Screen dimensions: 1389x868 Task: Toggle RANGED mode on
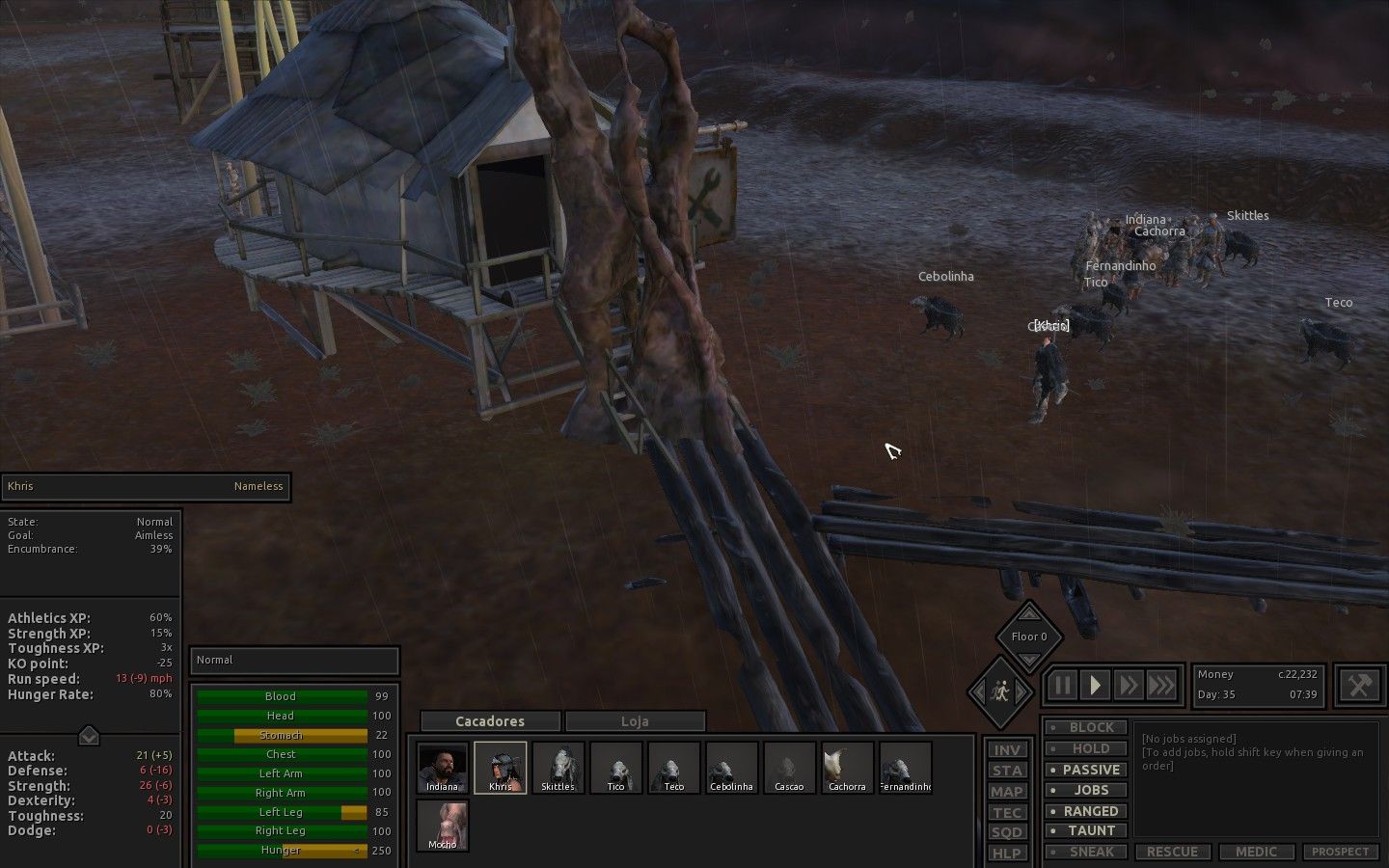tap(1085, 810)
